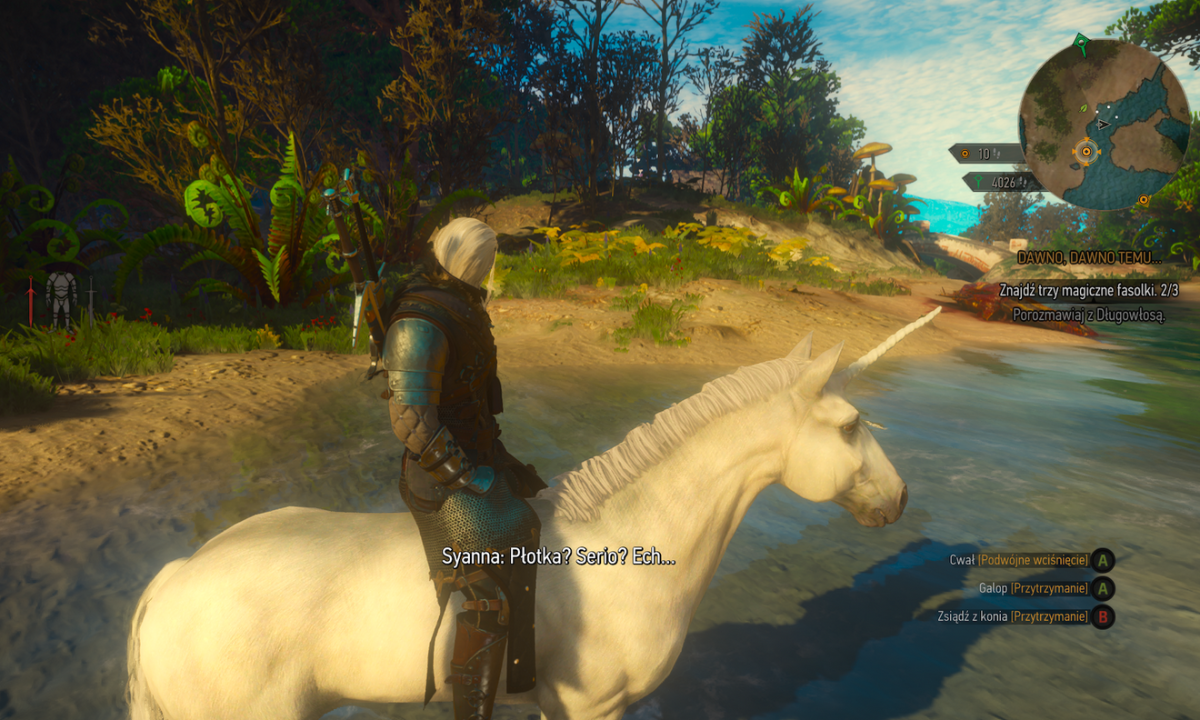Viewport: 1200px width, 720px height.
Task: Click the red damaged sword durability icon
Action: (x=31, y=300)
